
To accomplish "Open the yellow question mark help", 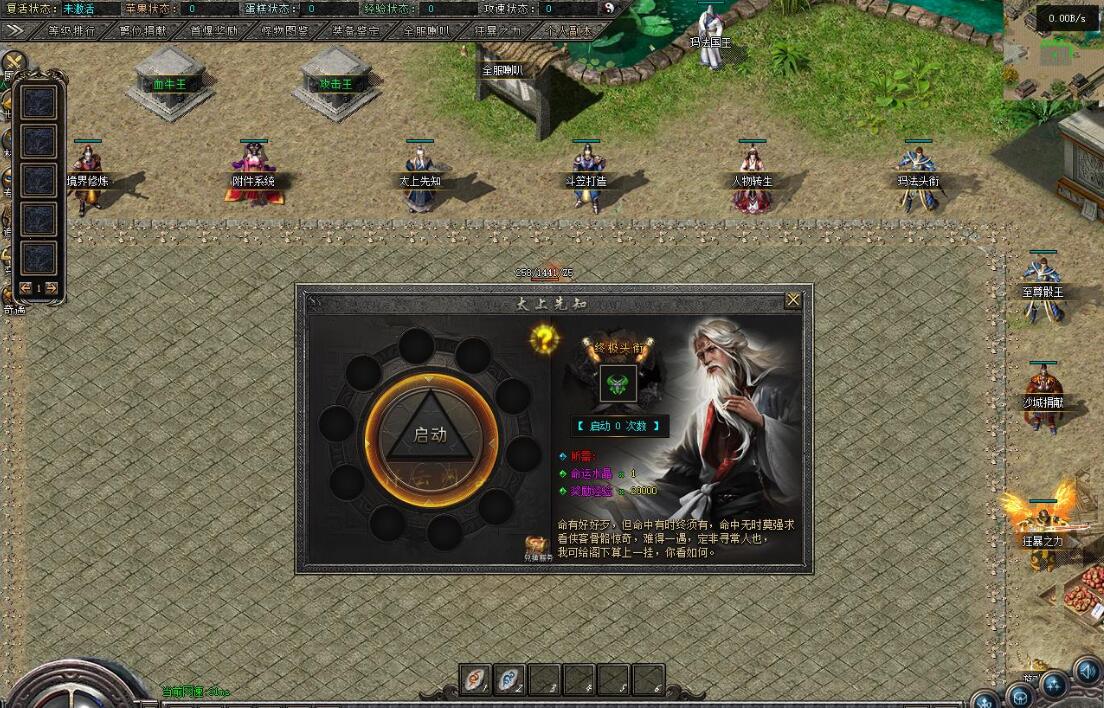I will coord(543,339).
